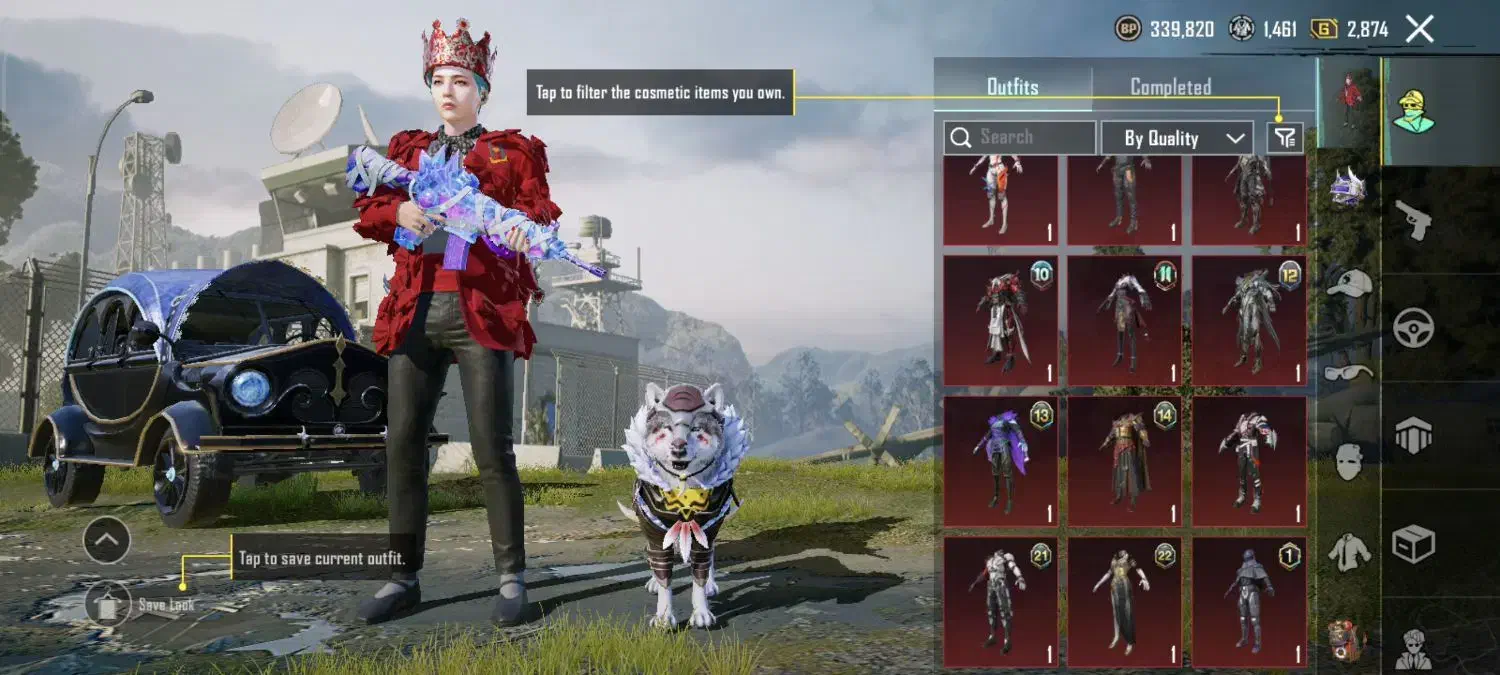Screen dimensions: 1500x675
Task: Select the Outfits tab
Action: (1012, 87)
